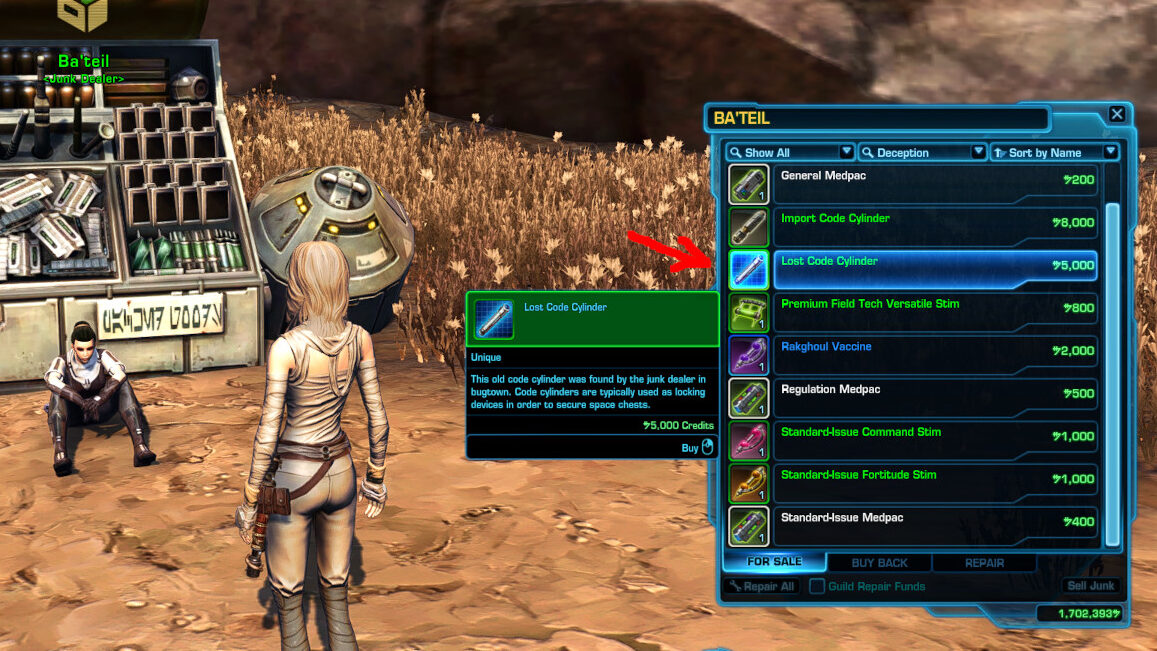The image size is (1157, 651).
Task: Open the Sort by Name dropdown
Action: click(1054, 152)
